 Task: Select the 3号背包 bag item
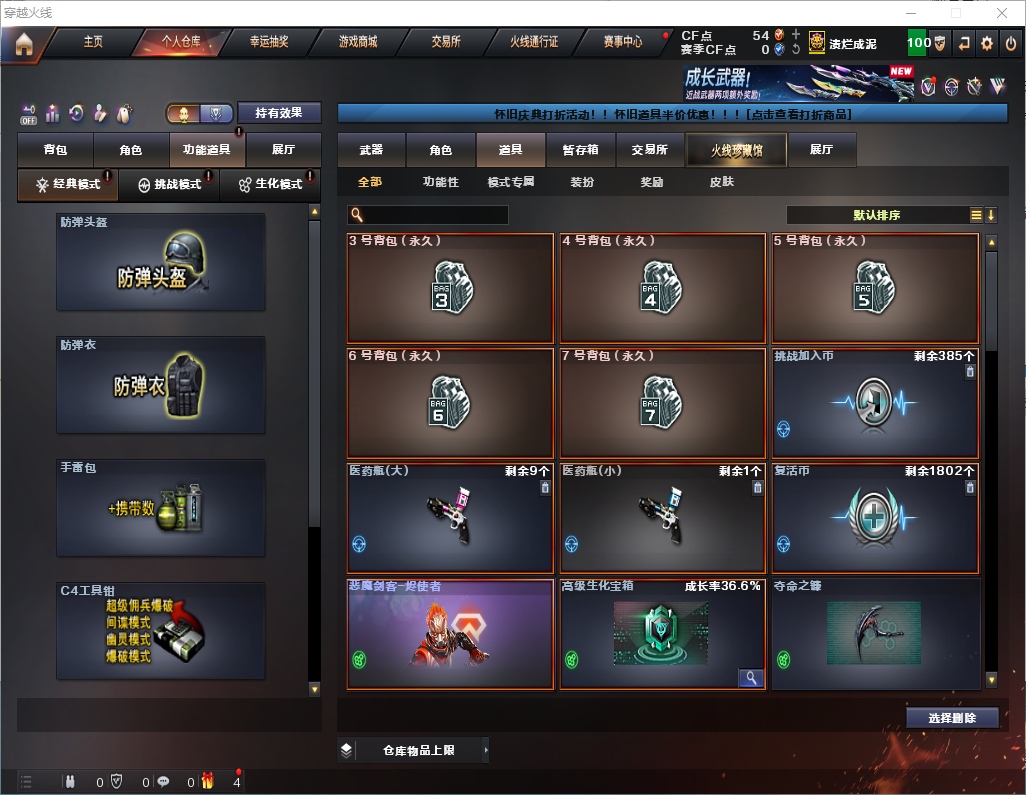[450, 288]
